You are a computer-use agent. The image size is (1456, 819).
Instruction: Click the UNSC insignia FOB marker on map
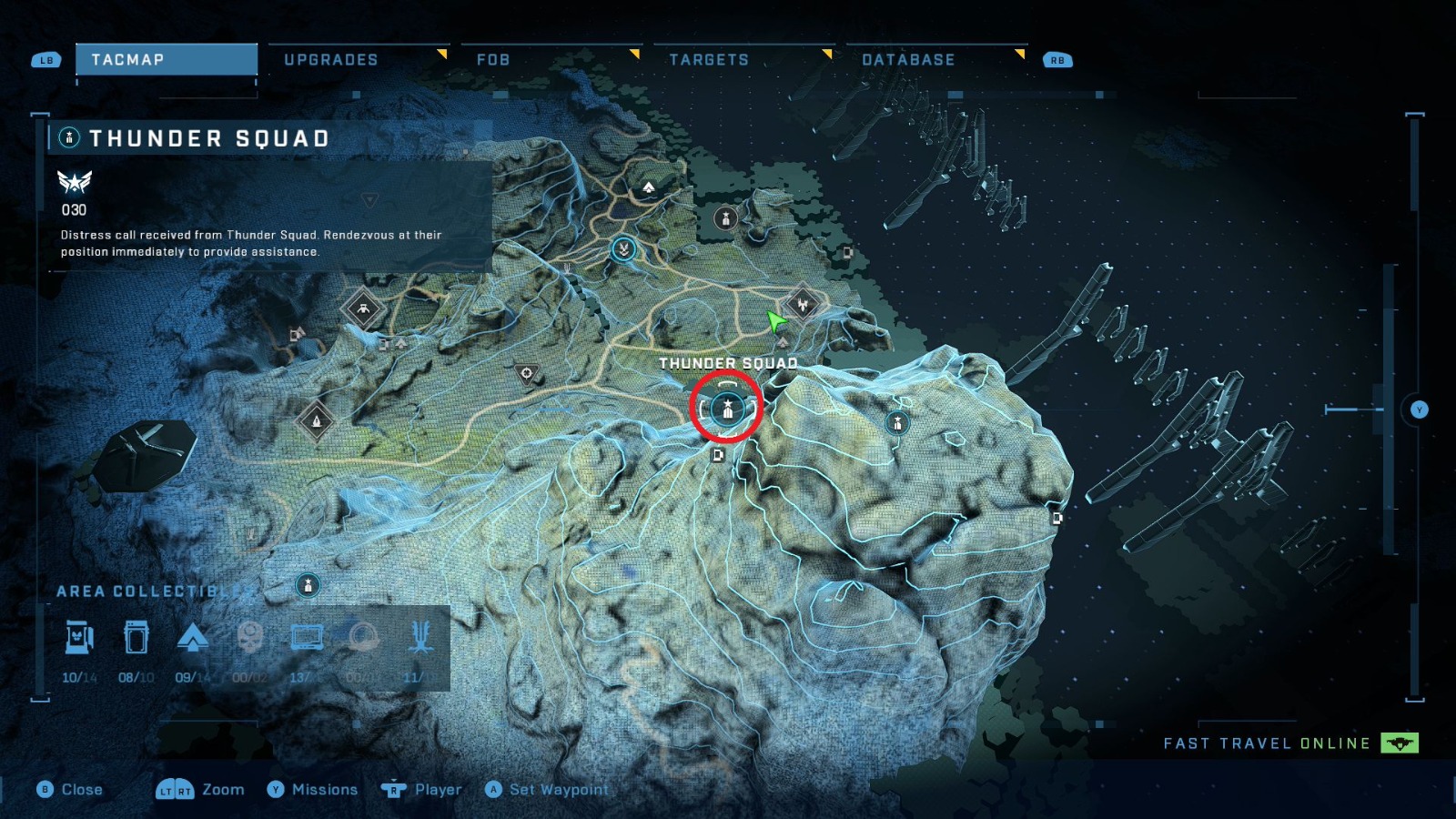click(623, 251)
